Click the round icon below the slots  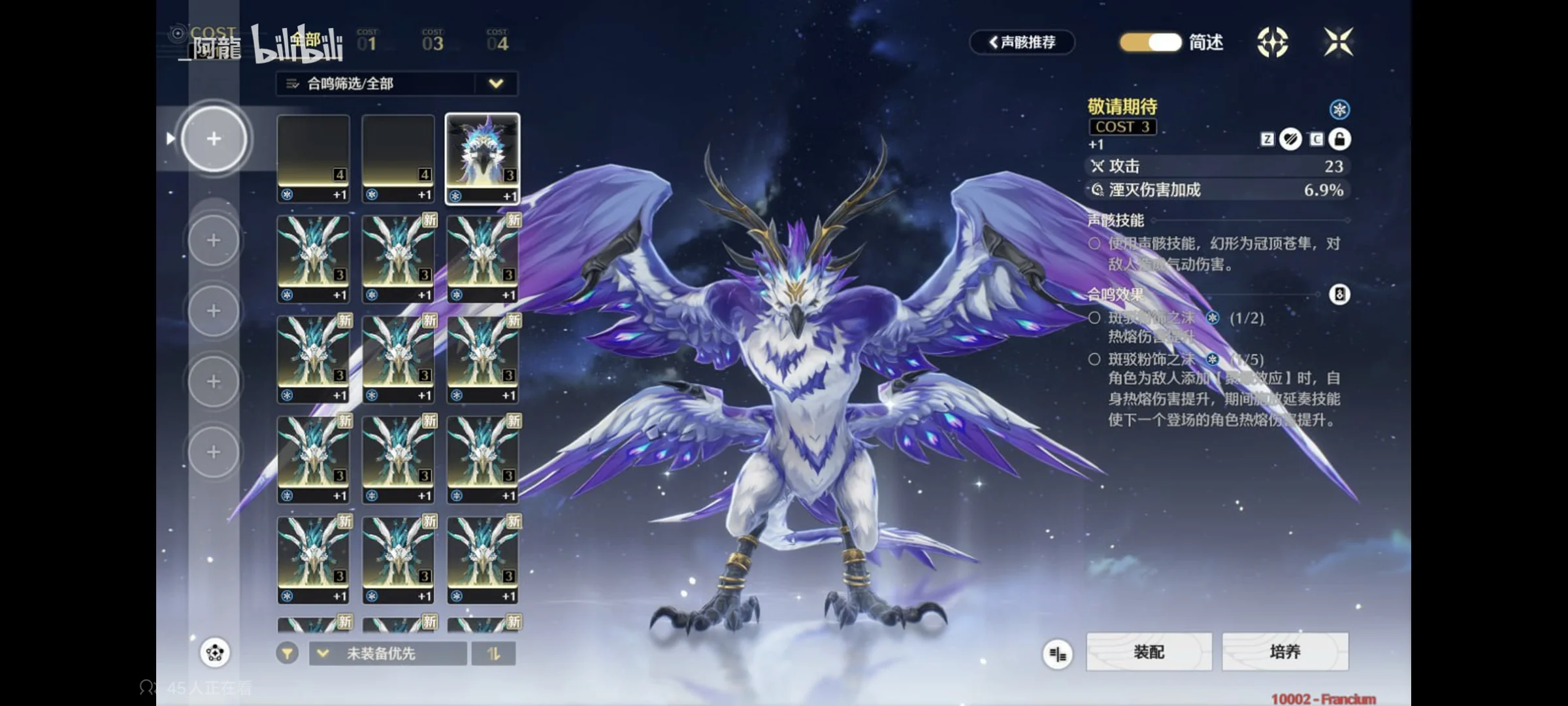tap(215, 652)
